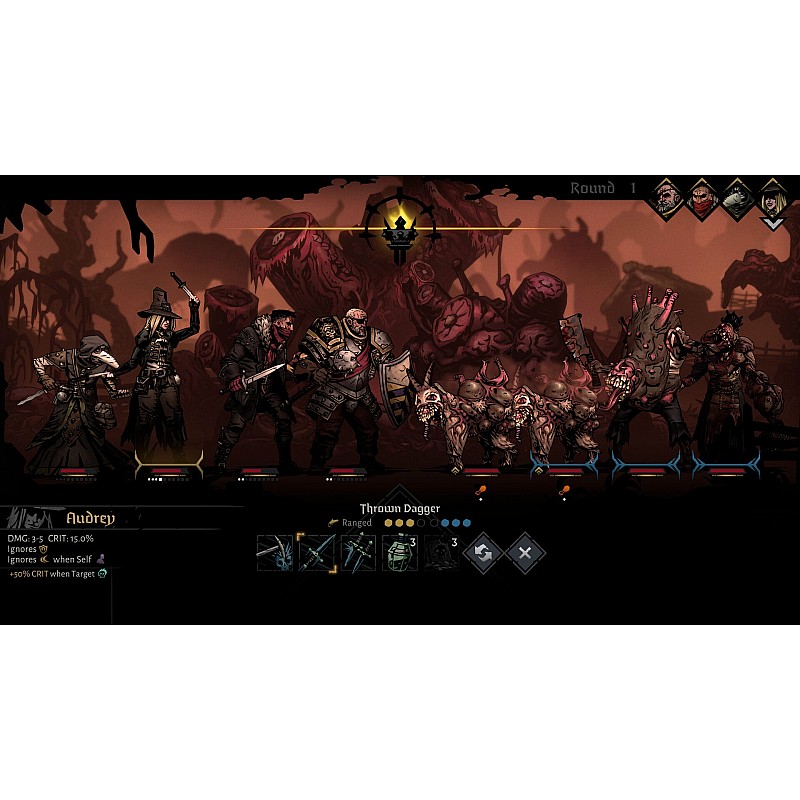800x800 pixels.
Task: Activate the twin flashing daggers skill
Action: click(358, 552)
